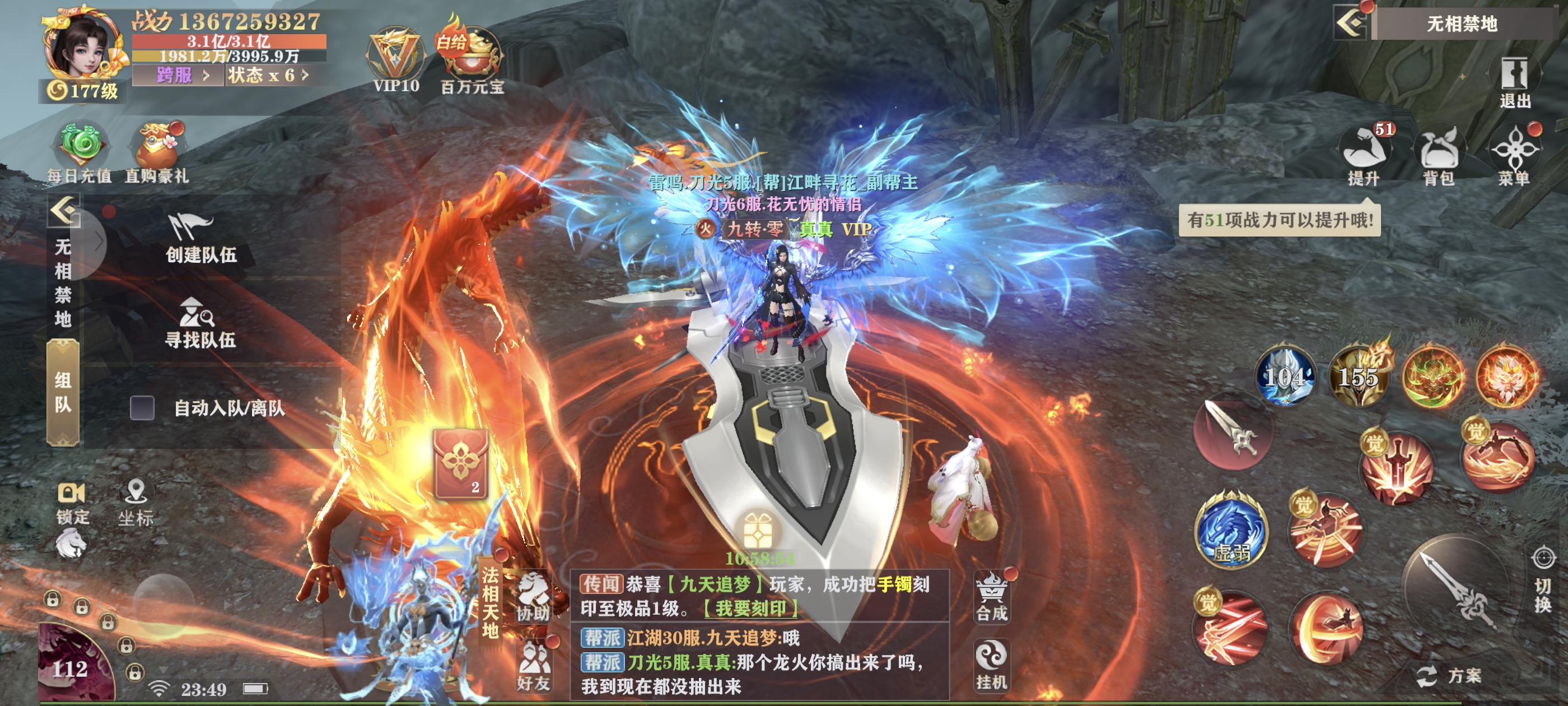Toggle the 自动入队/离队 checkbox
The width and height of the screenshot is (1568, 706).
tap(142, 407)
